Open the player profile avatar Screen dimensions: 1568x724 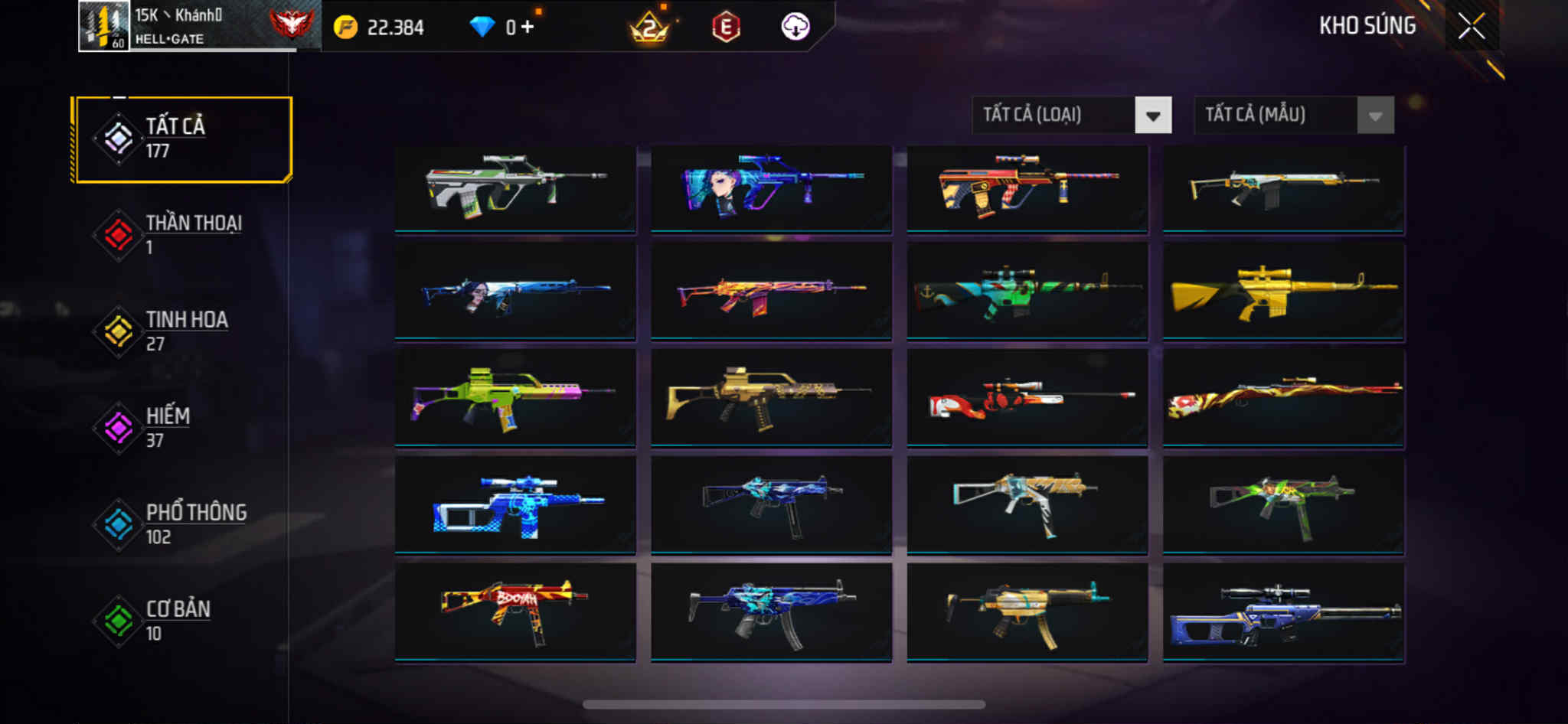point(104,26)
